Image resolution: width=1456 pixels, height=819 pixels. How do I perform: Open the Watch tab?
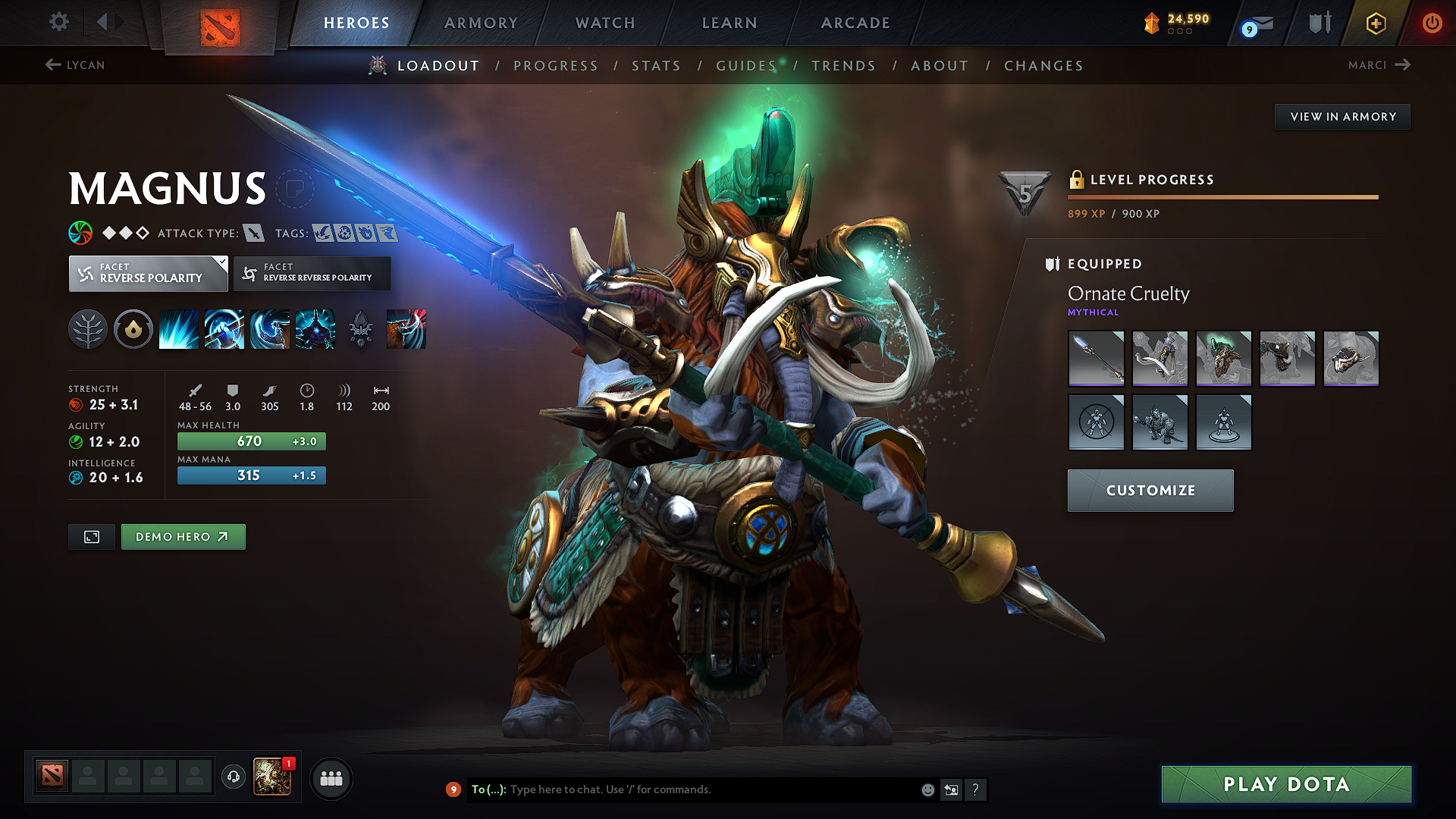(x=605, y=23)
